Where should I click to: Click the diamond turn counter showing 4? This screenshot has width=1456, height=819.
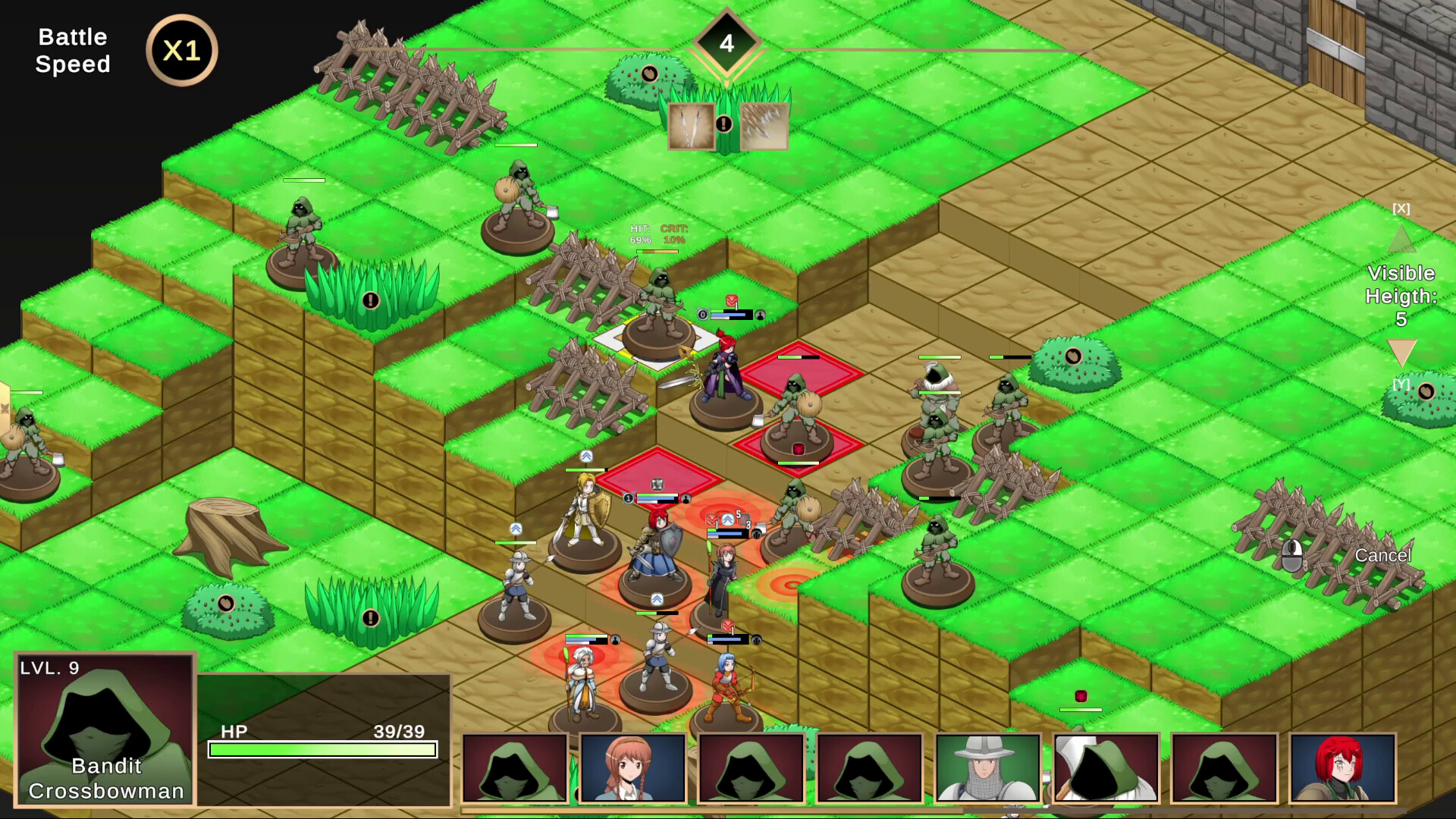[x=726, y=43]
